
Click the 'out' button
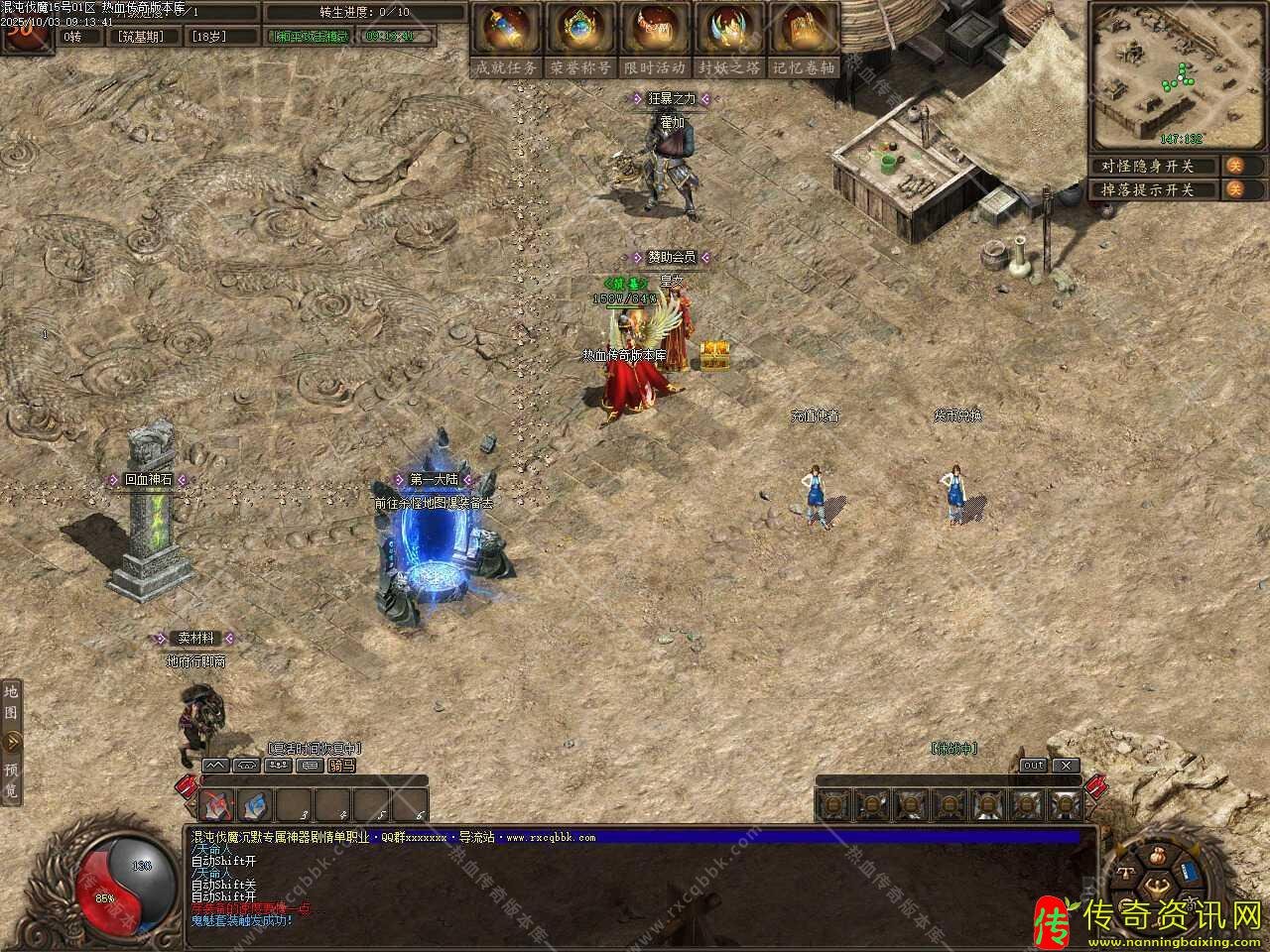(x=1034, y=766)
